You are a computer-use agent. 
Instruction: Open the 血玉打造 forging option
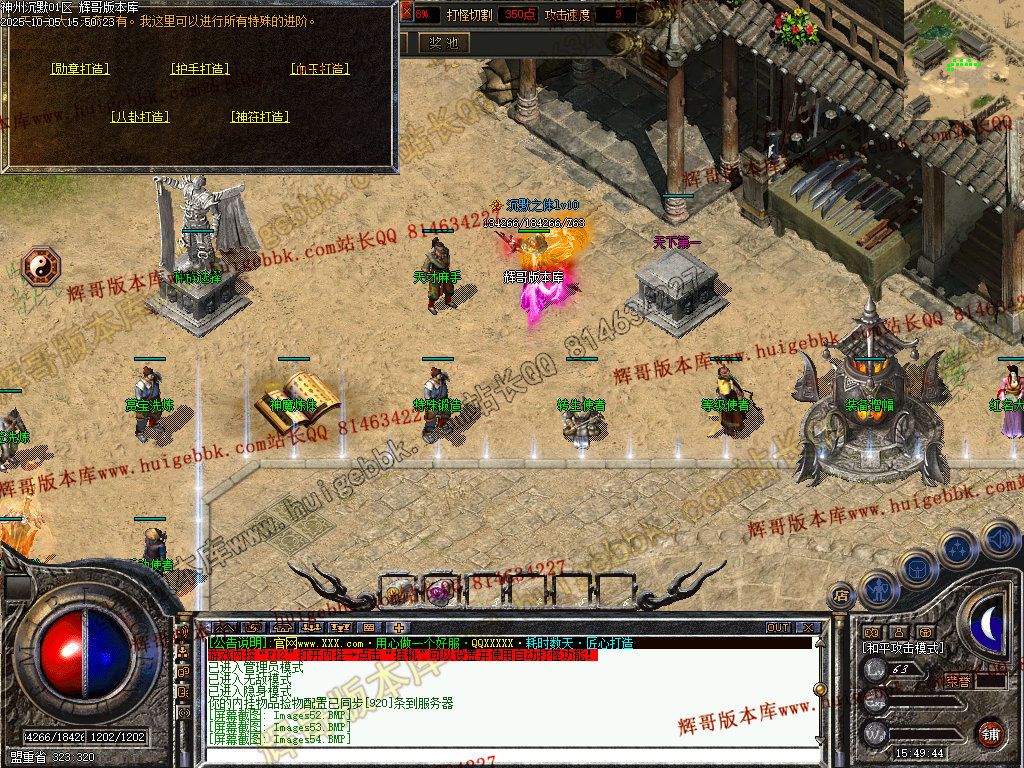(x=320, y=69)
